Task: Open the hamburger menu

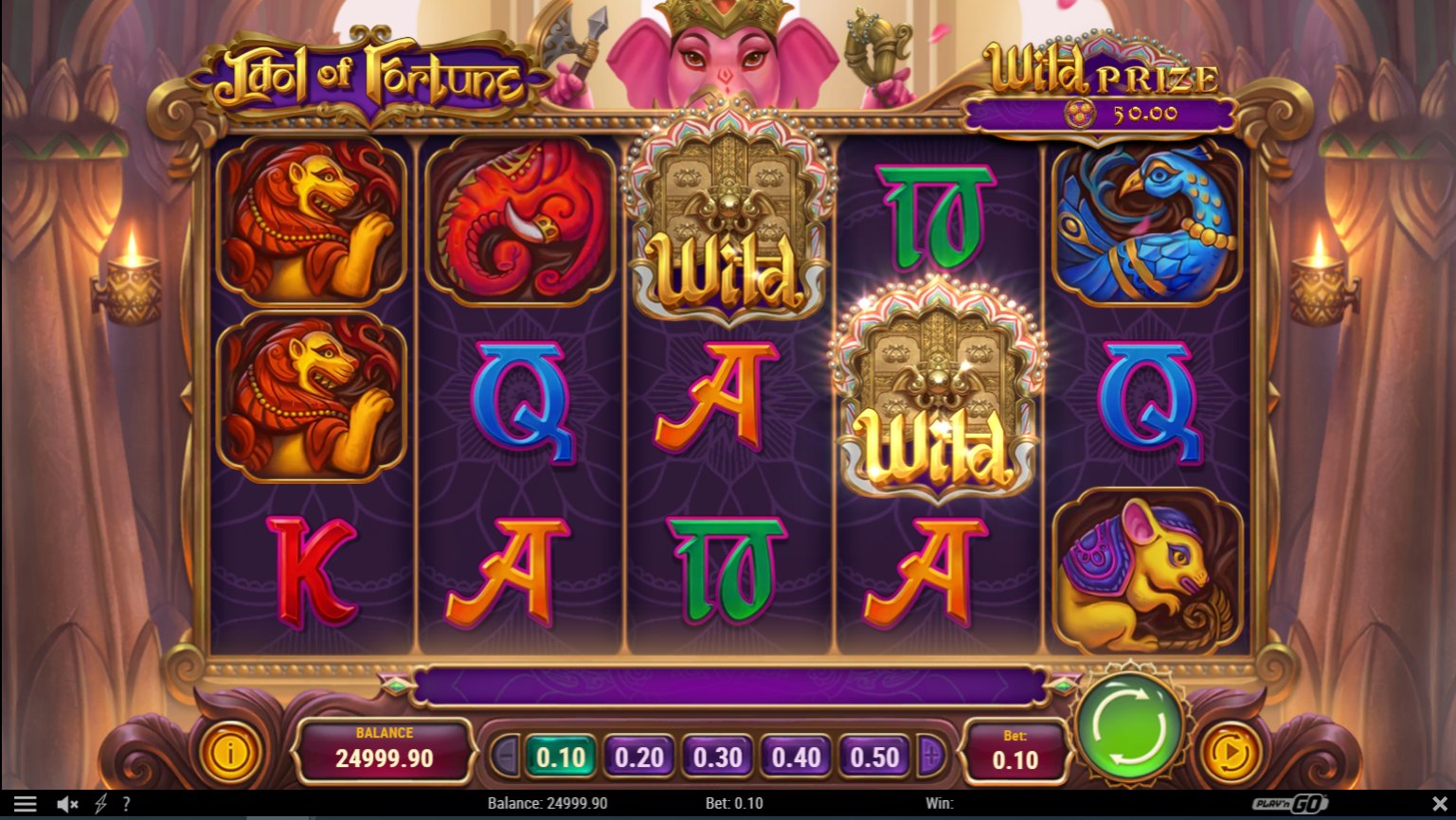Action: 26,804
